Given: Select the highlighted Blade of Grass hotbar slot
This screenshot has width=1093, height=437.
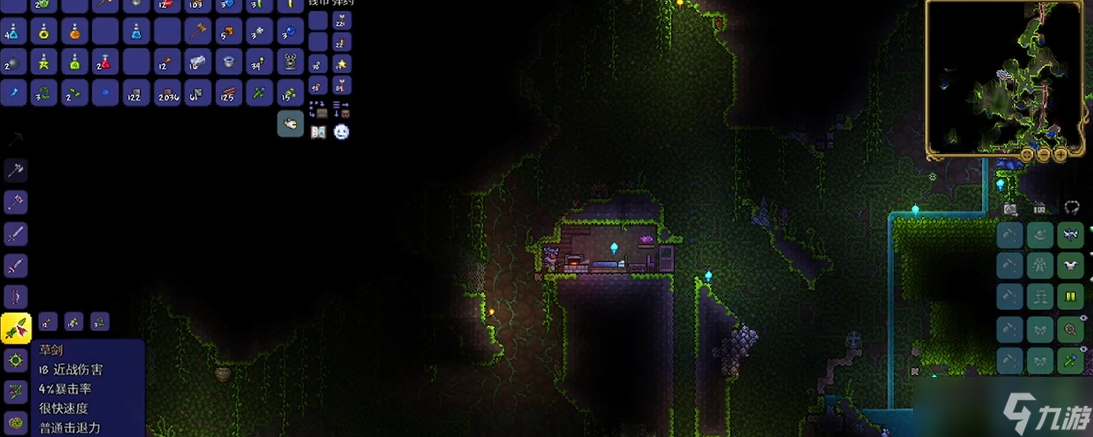Looking at the screenshot, I should coord(16,326).
